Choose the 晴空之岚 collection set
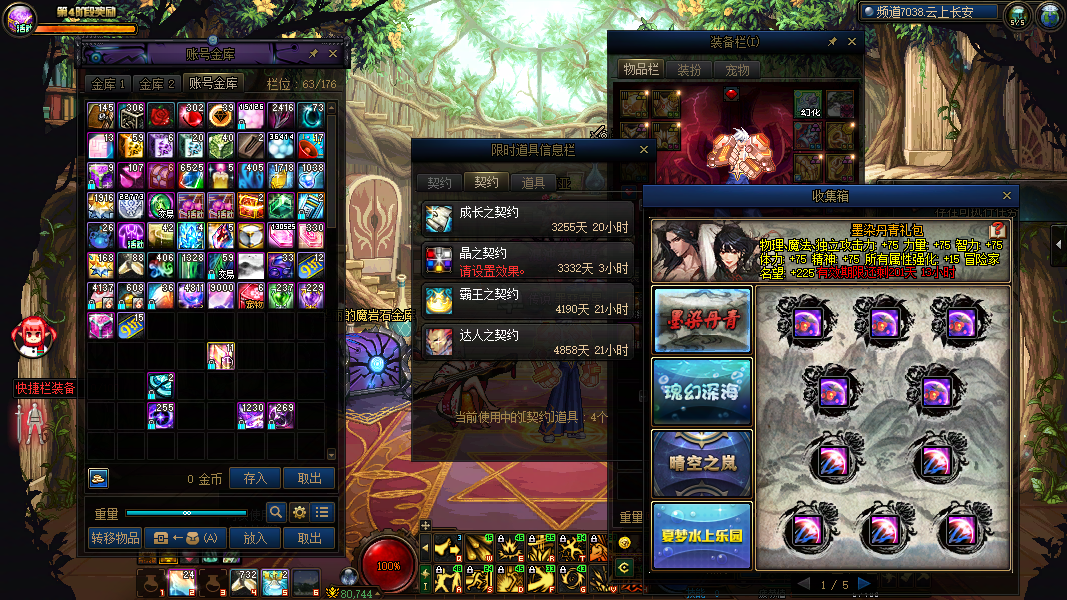Screen dimensions: 1067x600 coord(702,463)
